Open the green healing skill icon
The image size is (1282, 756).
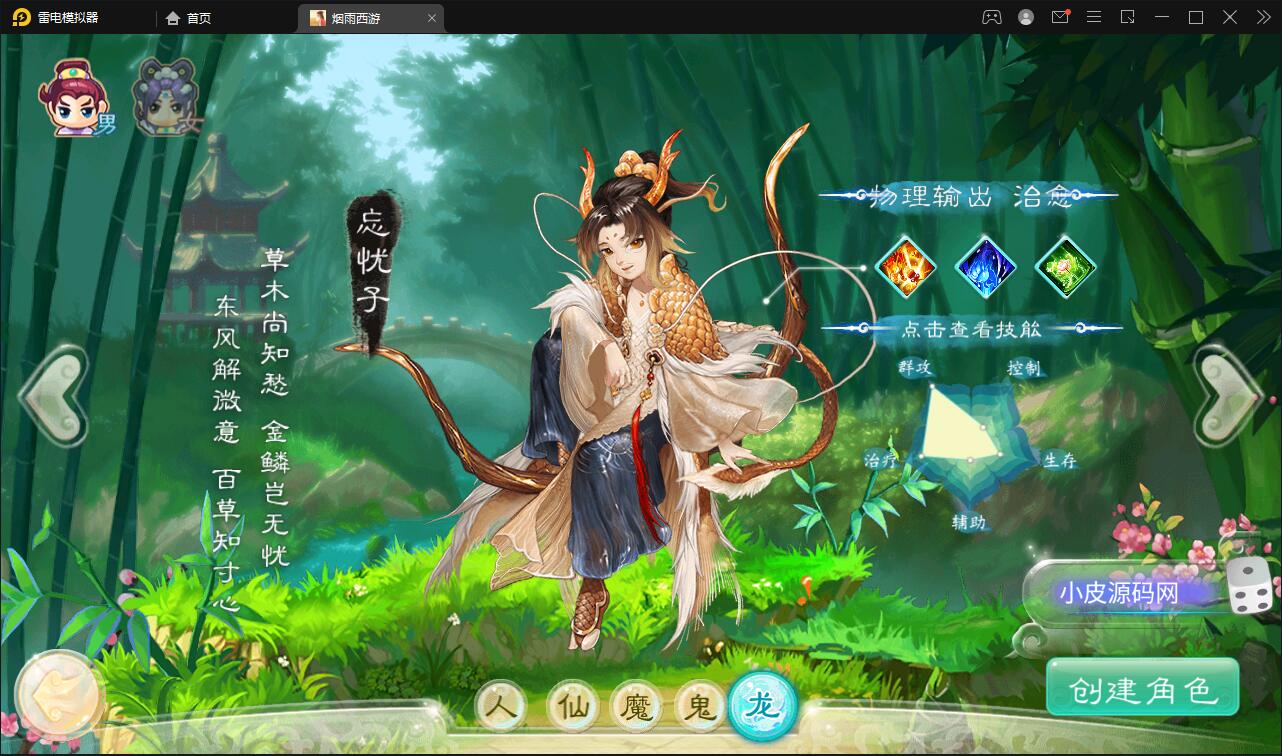(x=1063, y=267)
